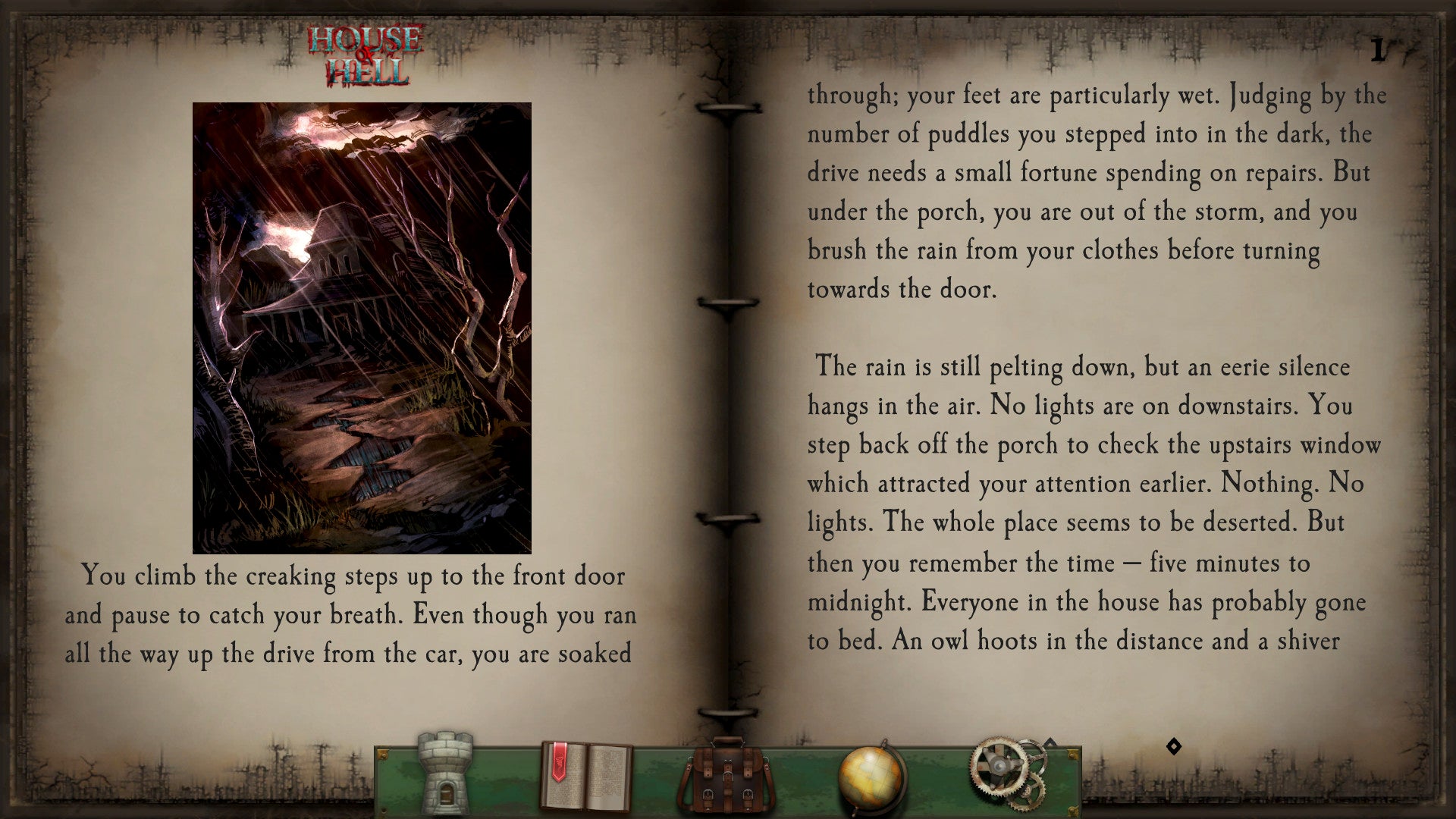Open settings via the rusty gears
1456x819 pixels.
coord(1007,772)
